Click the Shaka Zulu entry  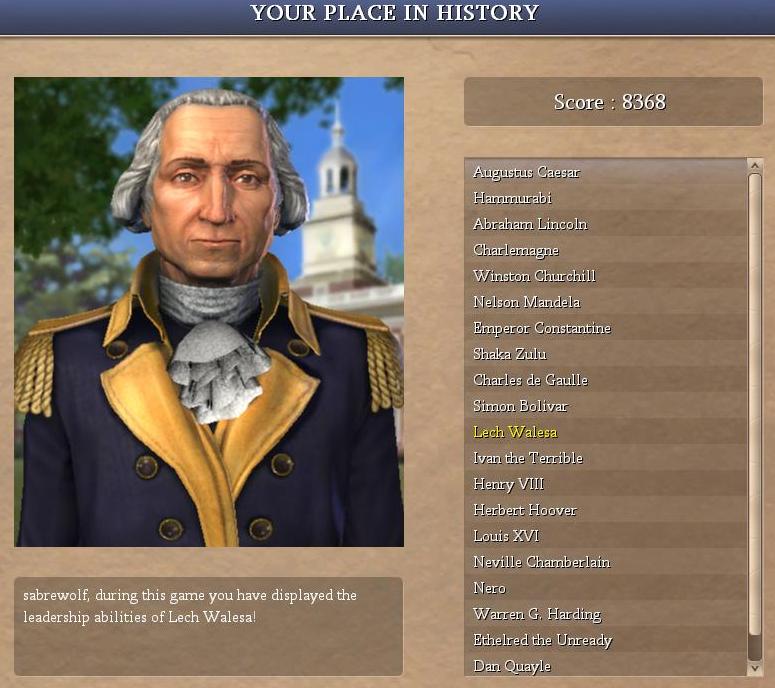click(x=510, y=354)
